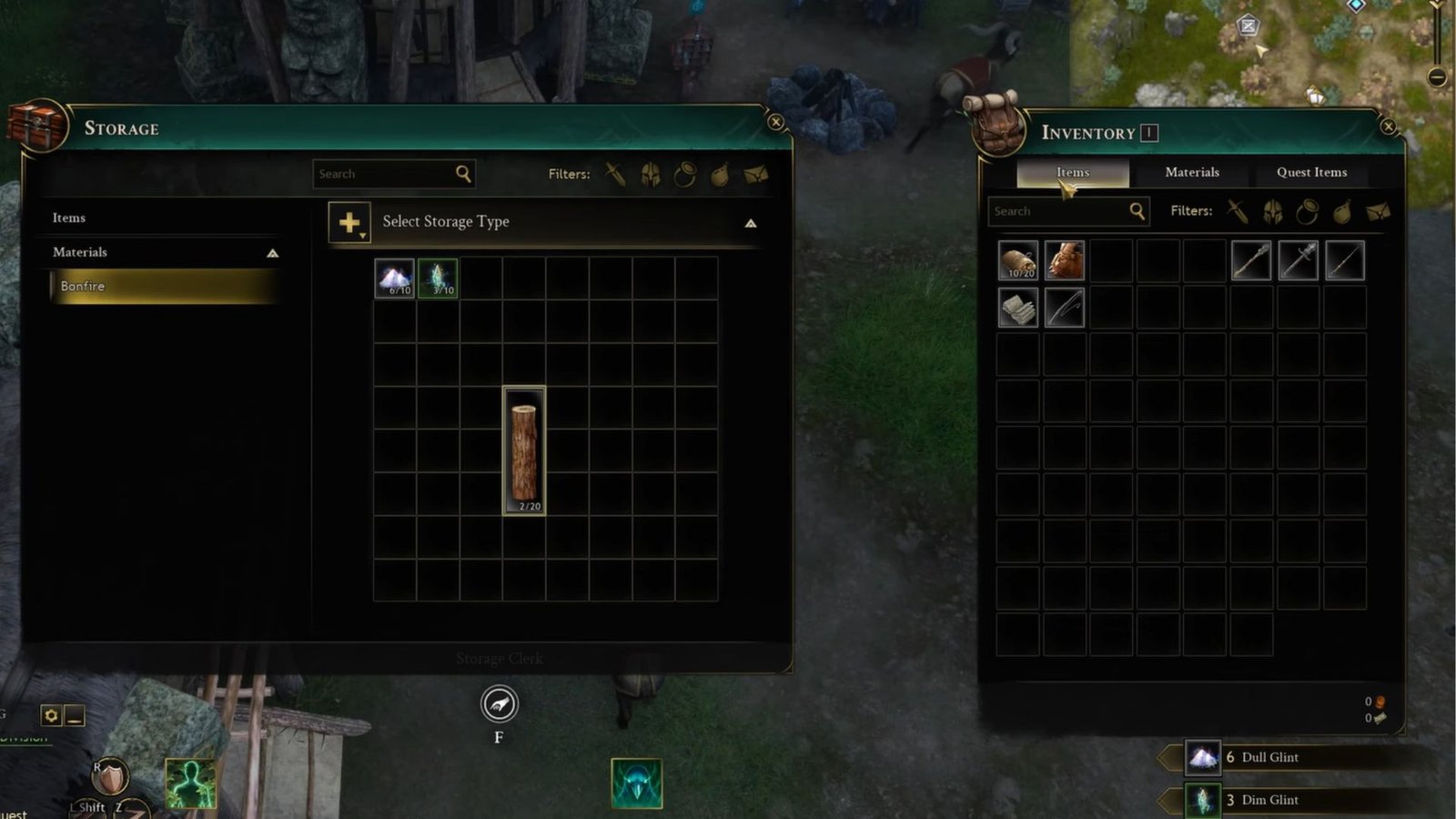Select the Dull Glint stack in storage
The width and height of the screenshot is (1456, 819).
tap(395, 278)
